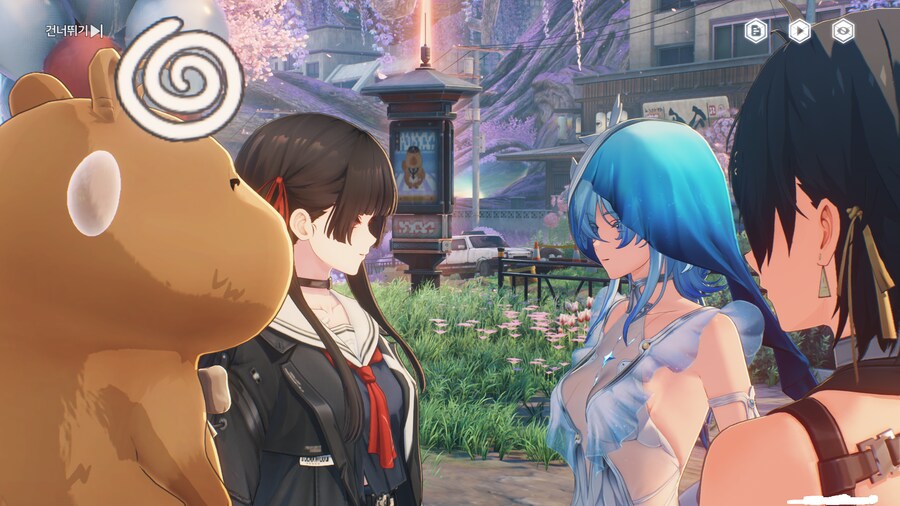Open the dialogue log icon
The image size is (900, 506).
(x=757, y=30)
